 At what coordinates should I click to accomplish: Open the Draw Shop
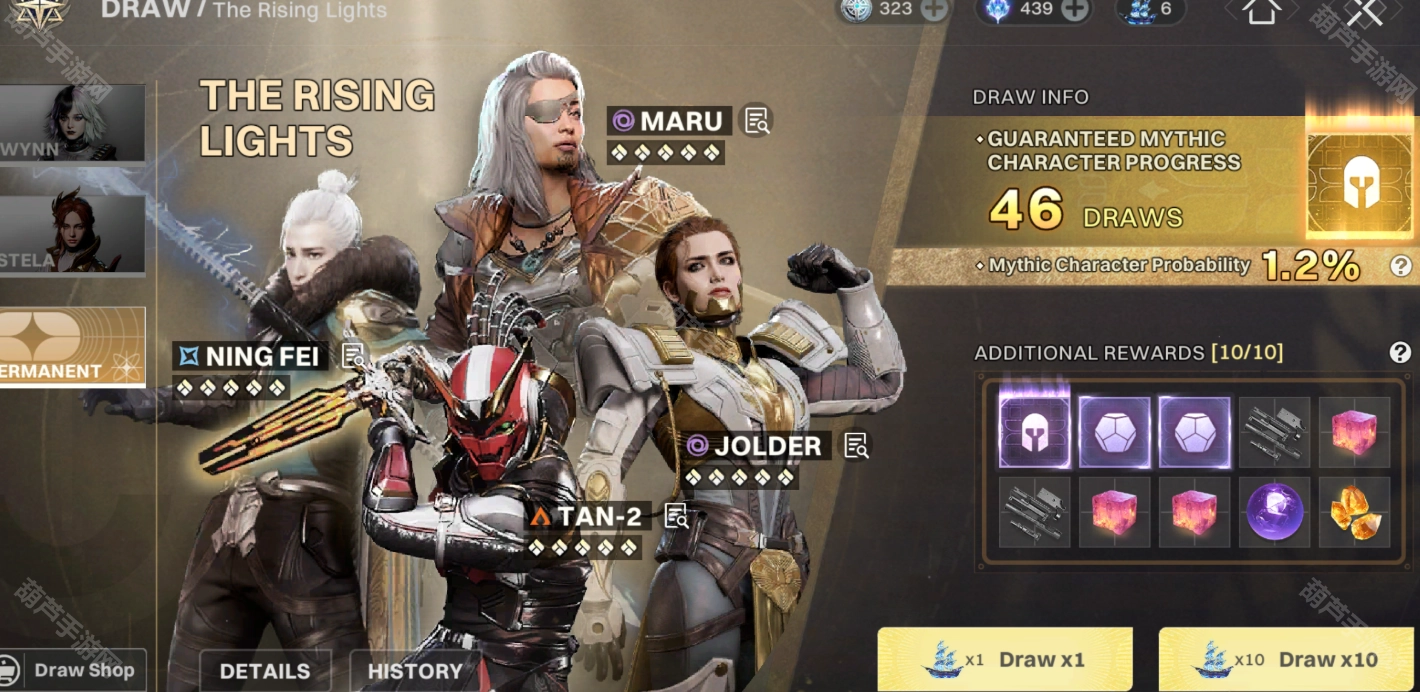72,670
